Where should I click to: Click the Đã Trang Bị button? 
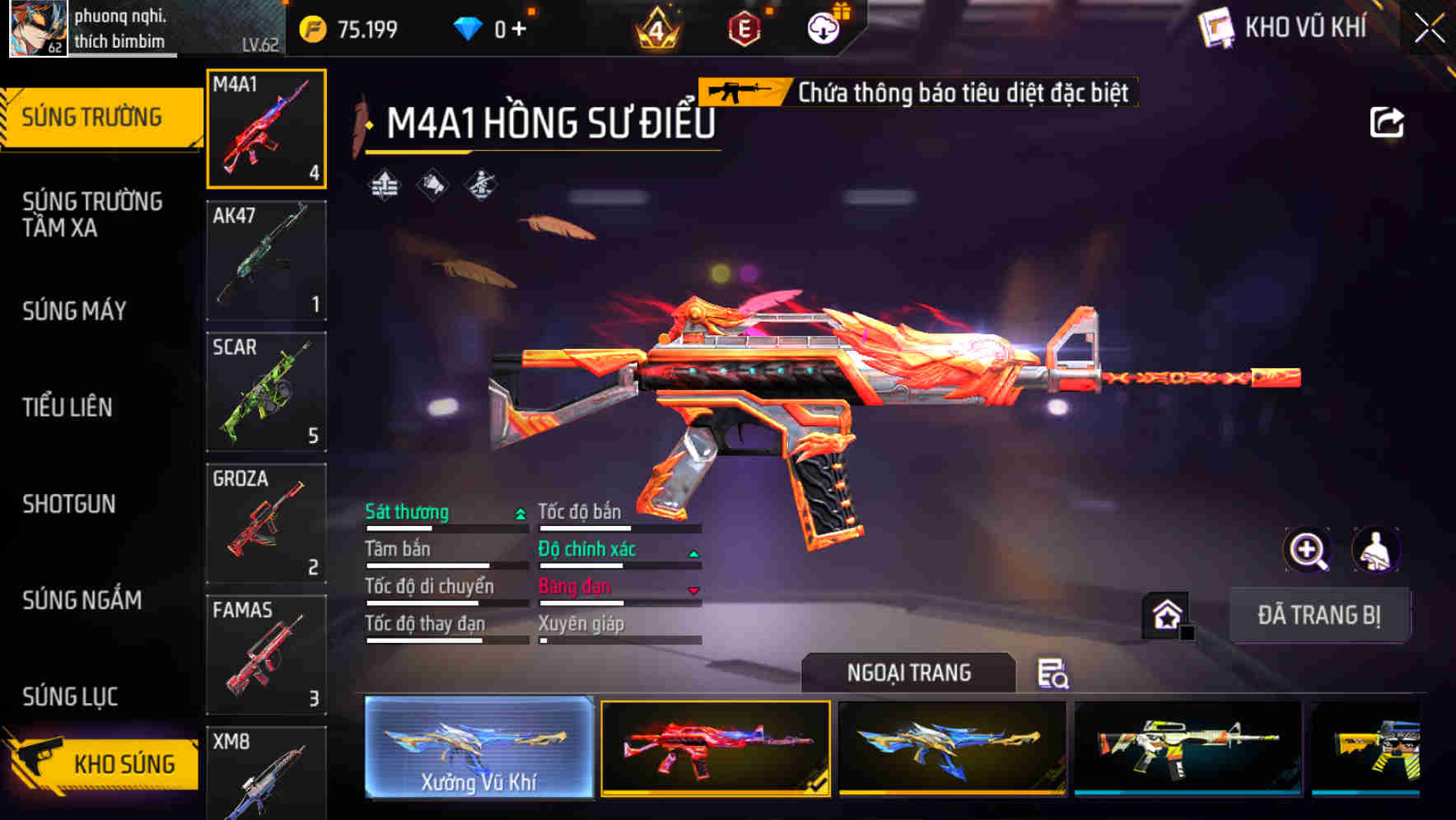pyautogui.click(x=1320, y=614)
